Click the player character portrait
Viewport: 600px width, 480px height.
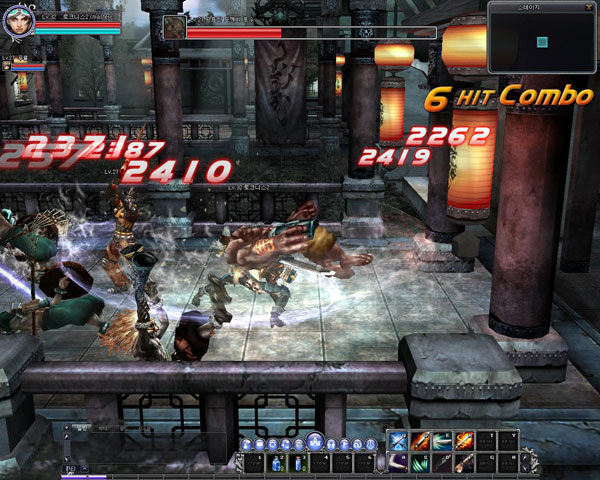[18, 20]
